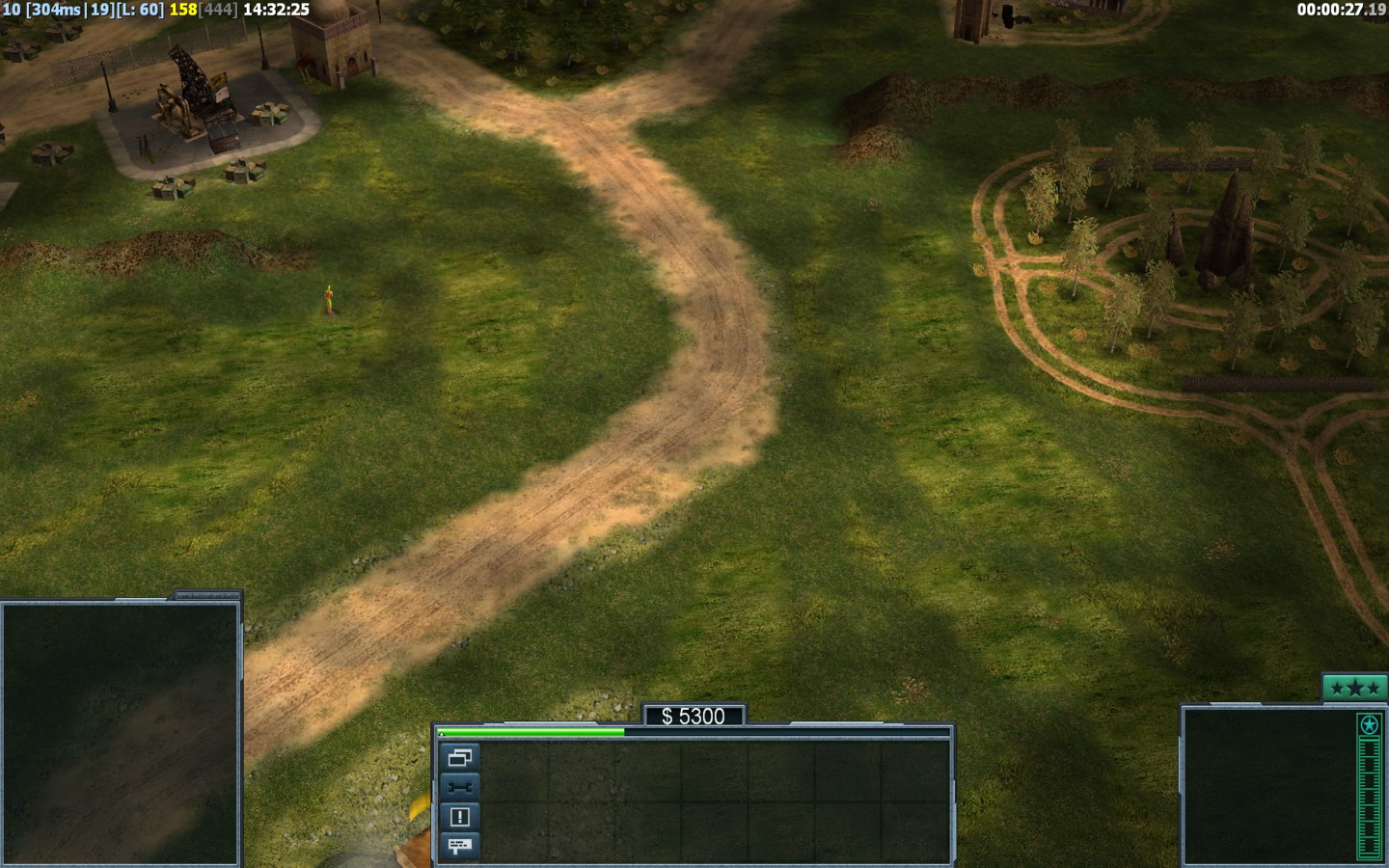Viewport: 1389px width, 868px height.
Task: Open the signboard message button
Action: pyautogui.click(x=459, y=846)
